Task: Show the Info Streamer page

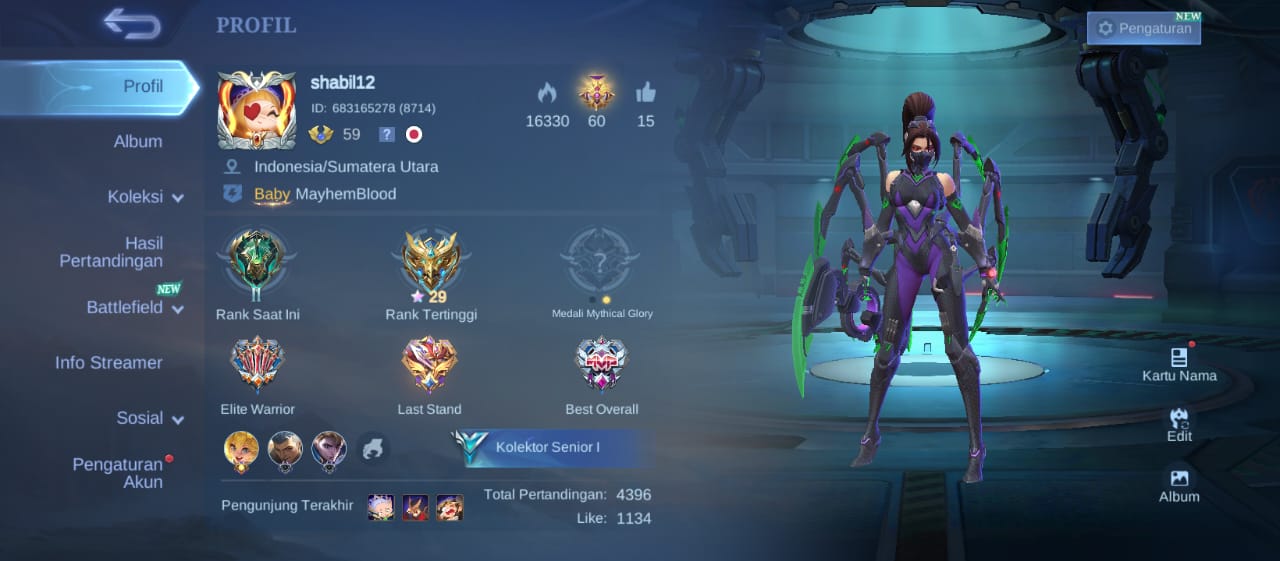Action: click(x=108, y=363)
